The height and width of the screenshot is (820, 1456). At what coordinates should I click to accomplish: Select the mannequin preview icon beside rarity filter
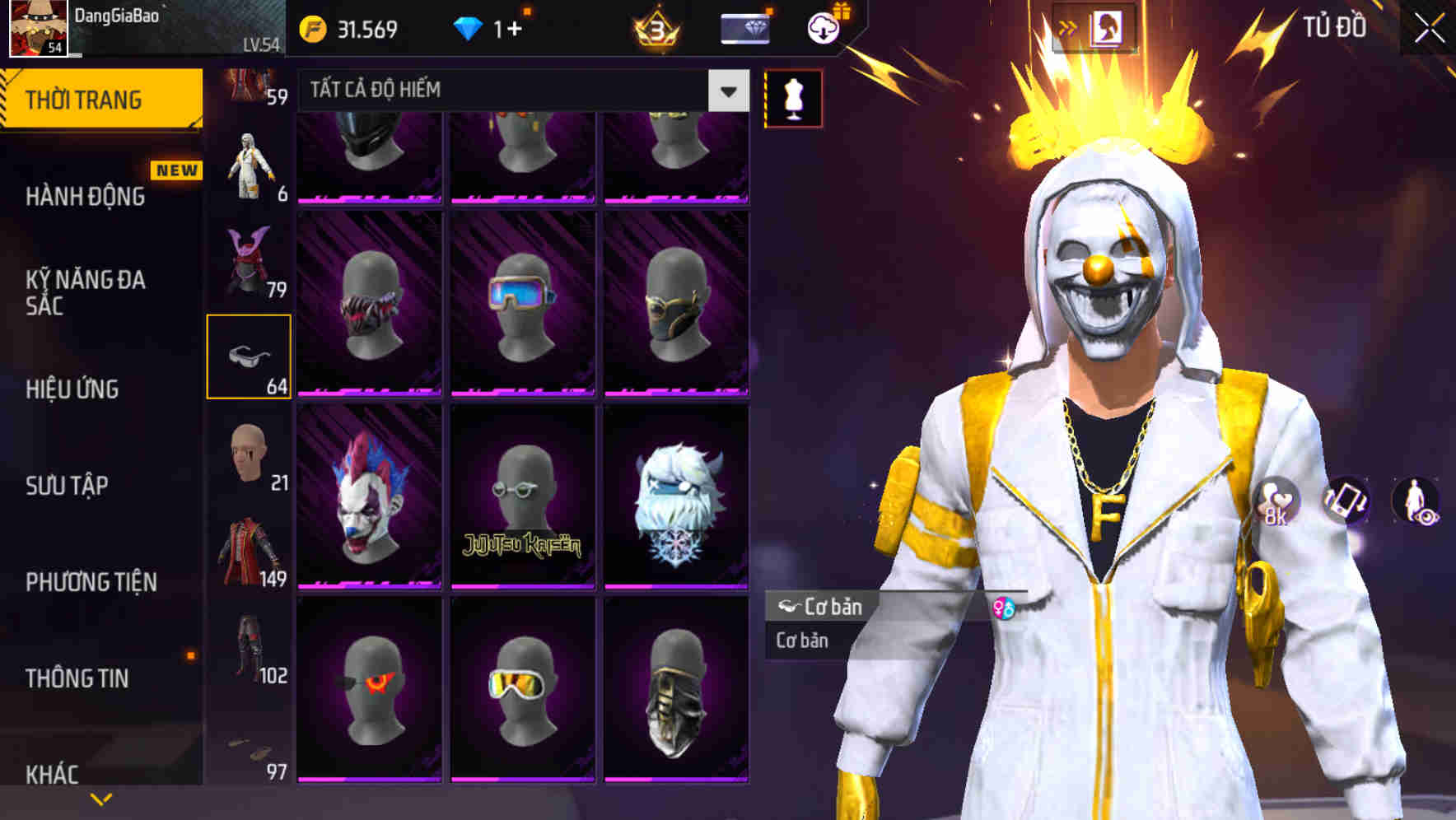tap(791, 96)
